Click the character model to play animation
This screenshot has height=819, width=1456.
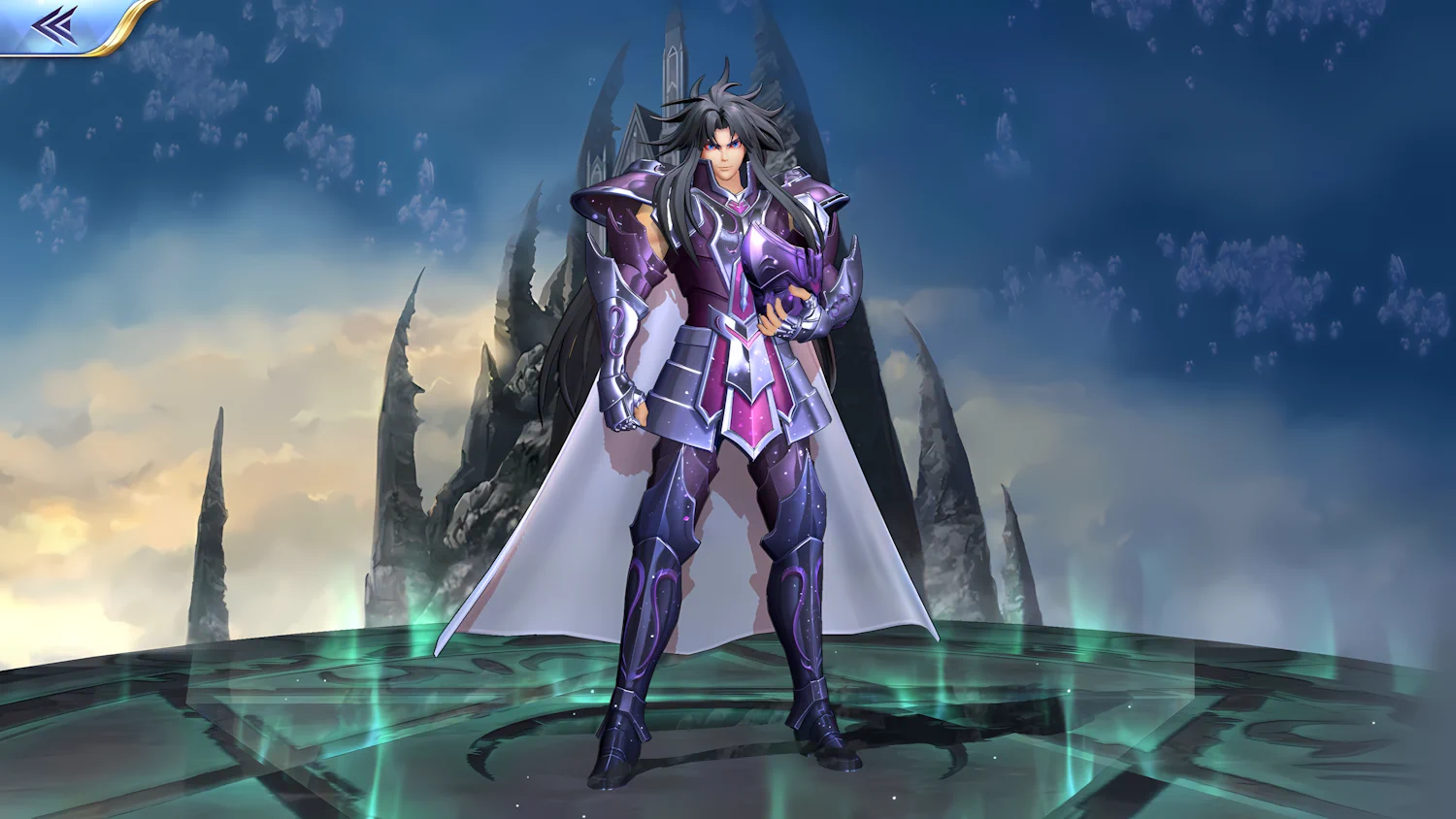click(x=728, y=388)
